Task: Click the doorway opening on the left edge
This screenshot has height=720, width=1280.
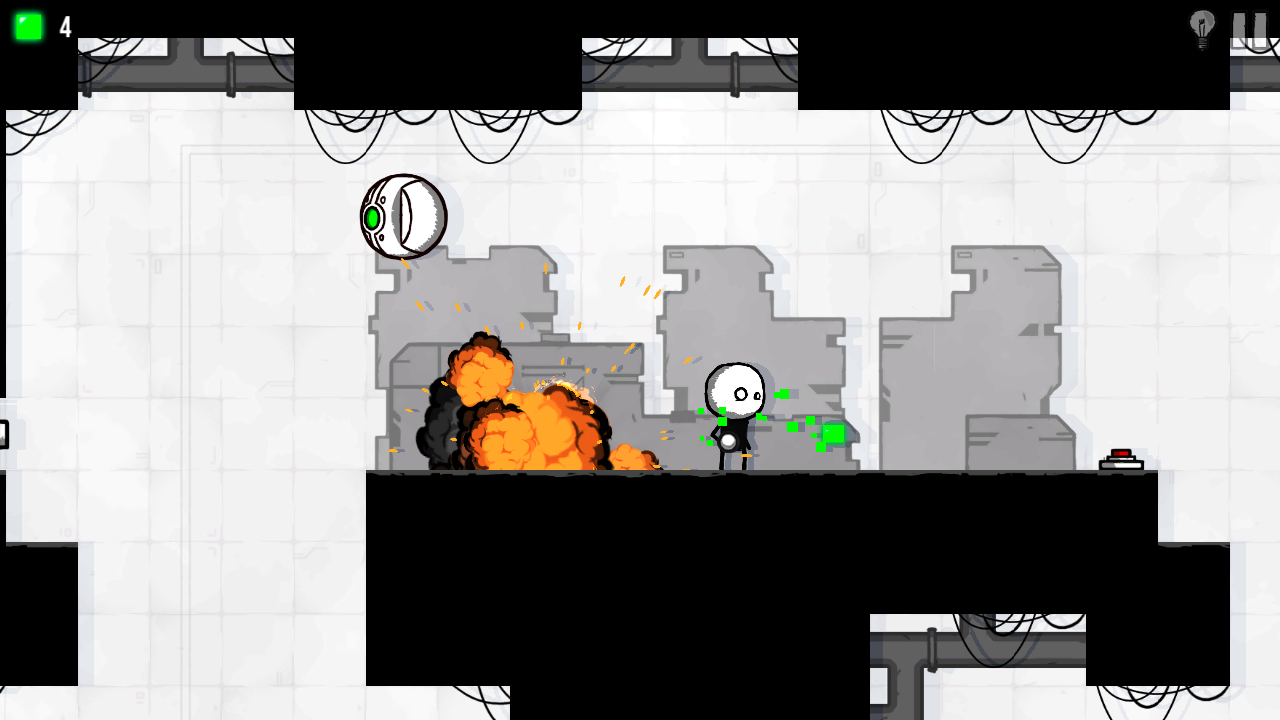Action: point(4,433)
